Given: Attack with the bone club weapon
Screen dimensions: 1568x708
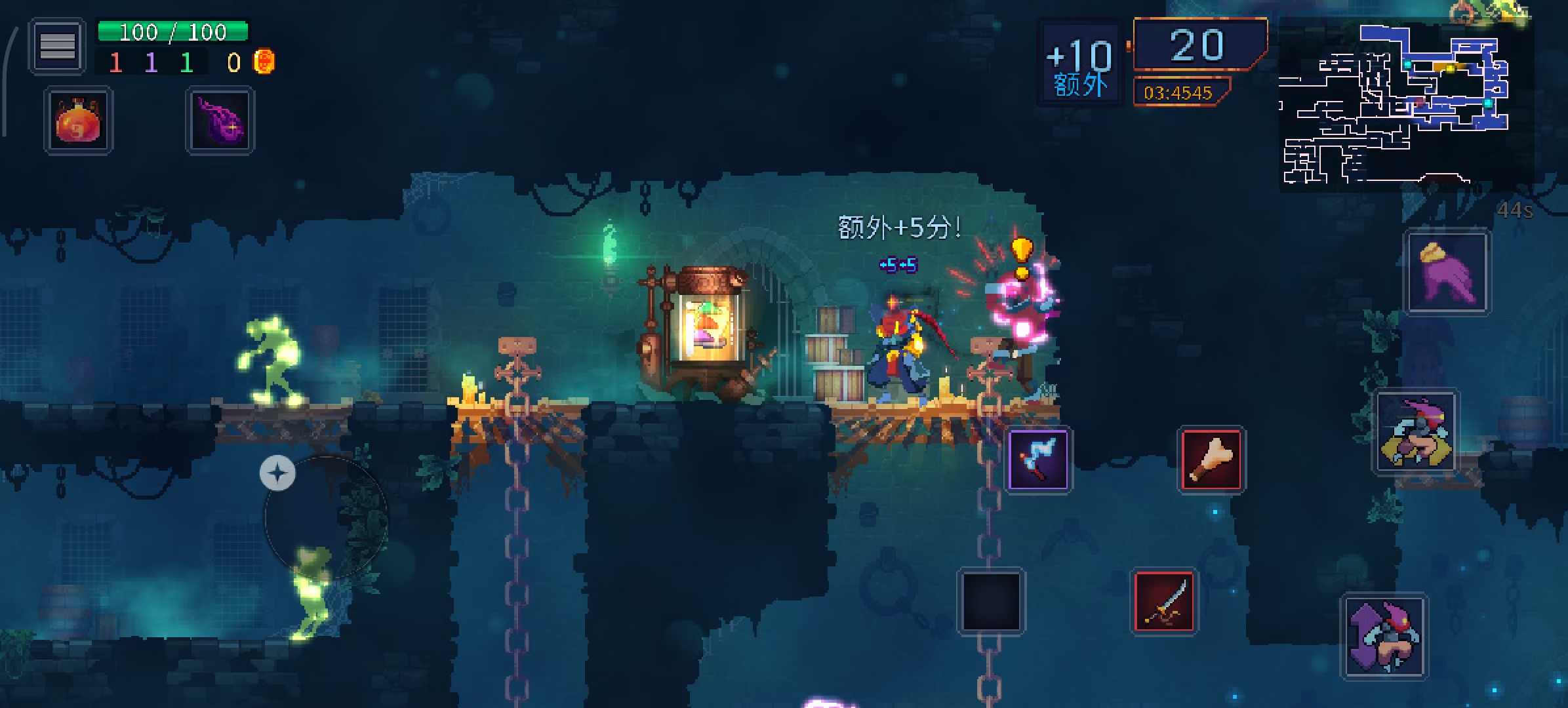Looking at the screenshot, I should point(1211,460).
